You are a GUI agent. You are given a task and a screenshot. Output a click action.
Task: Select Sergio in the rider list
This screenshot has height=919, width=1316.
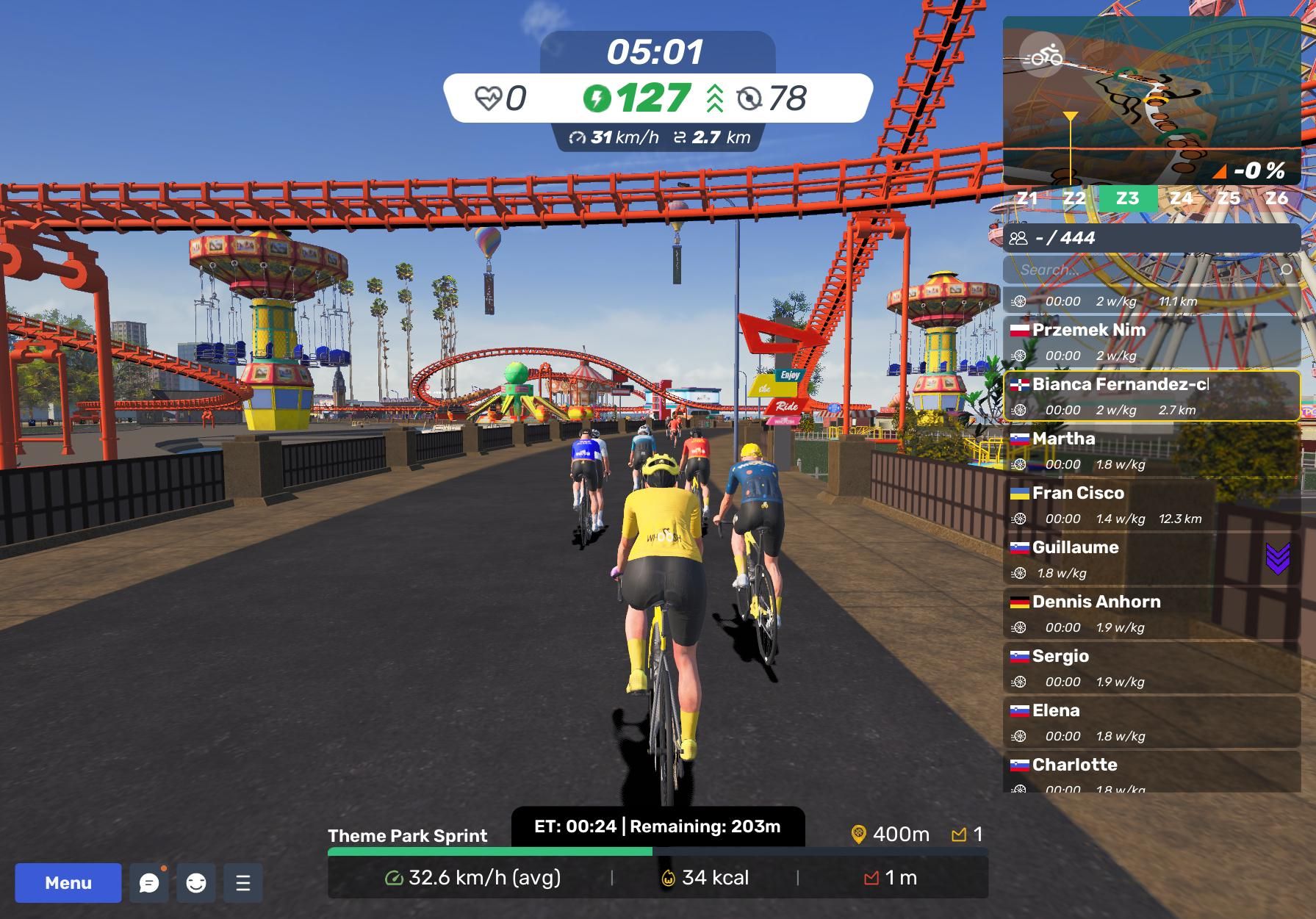[1151, 668]
